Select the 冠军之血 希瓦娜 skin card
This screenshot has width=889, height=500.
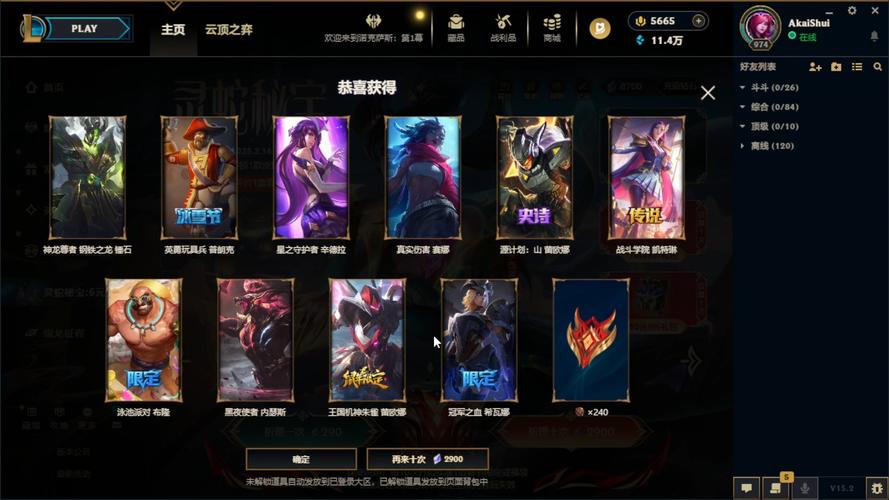479,340
